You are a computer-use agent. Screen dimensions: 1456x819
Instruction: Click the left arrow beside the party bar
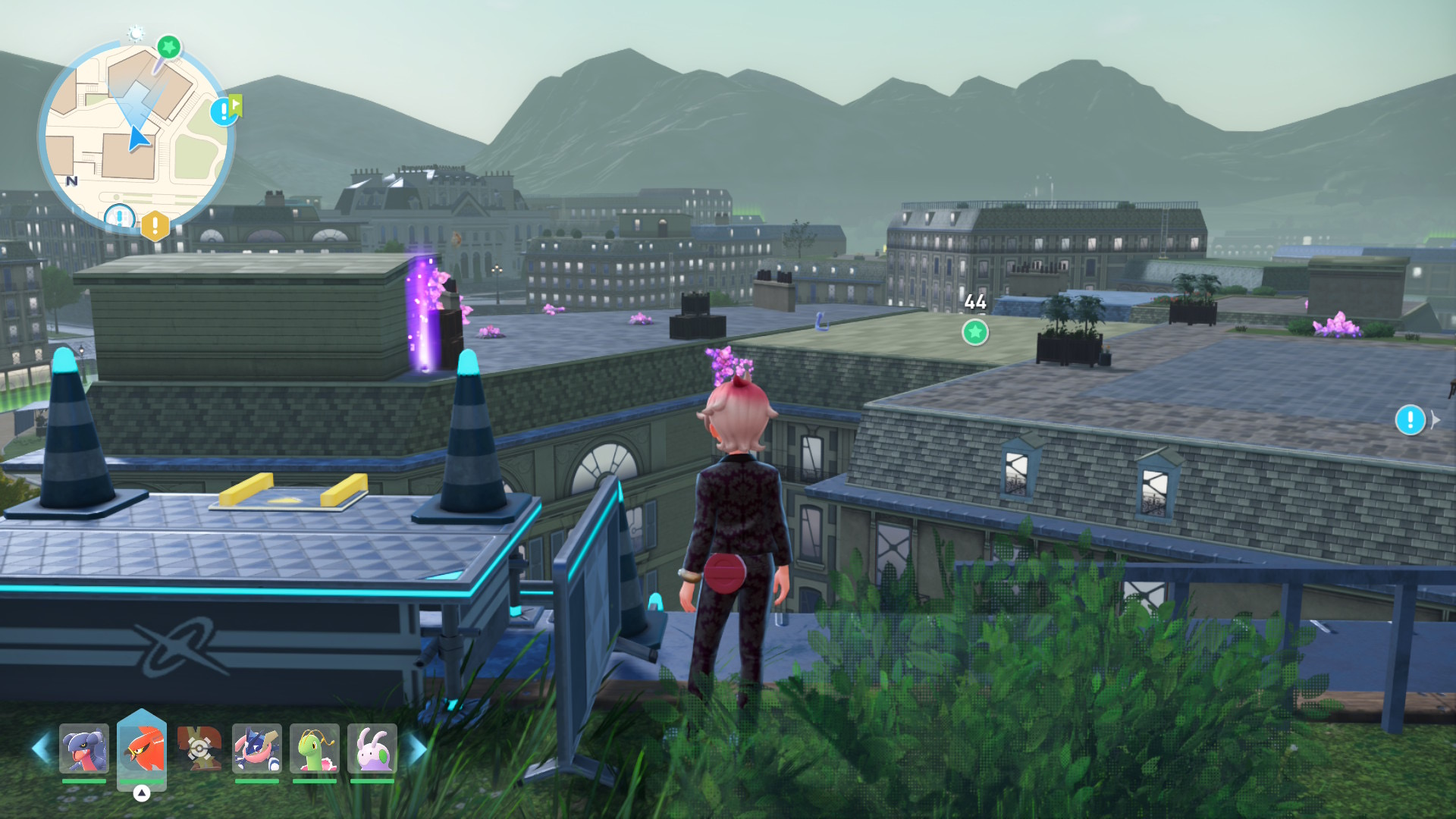41,748
